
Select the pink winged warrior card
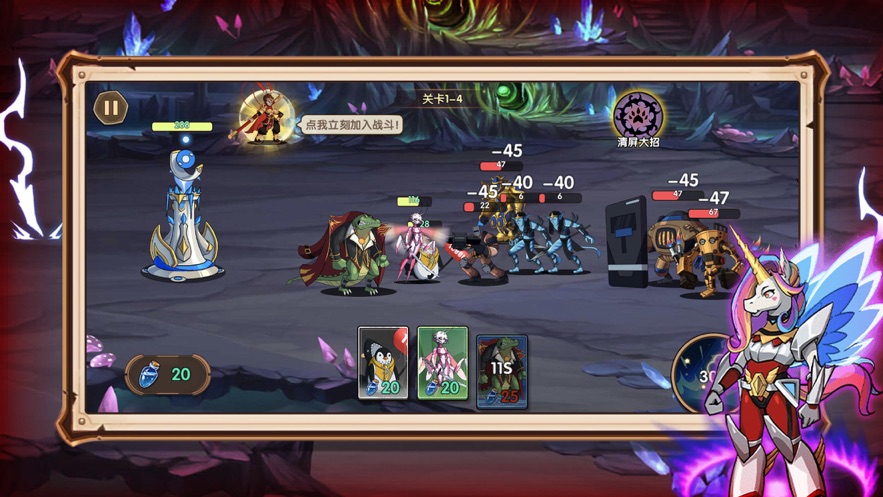pyautogui.click(x=442, y=363)
